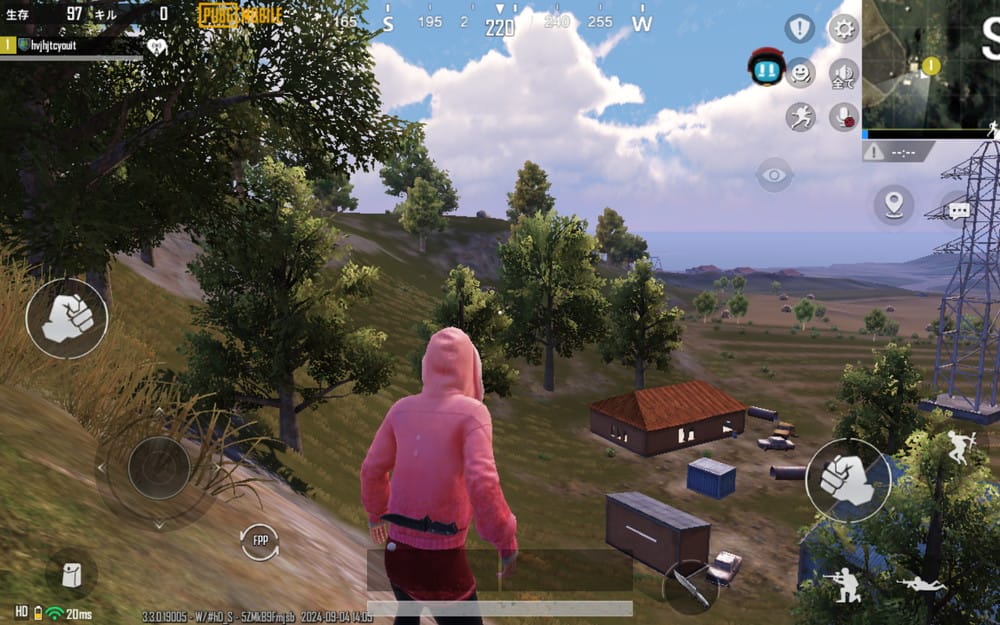
Task: Open the quick chat speech bubble
Action: click(x=958, y=210)
